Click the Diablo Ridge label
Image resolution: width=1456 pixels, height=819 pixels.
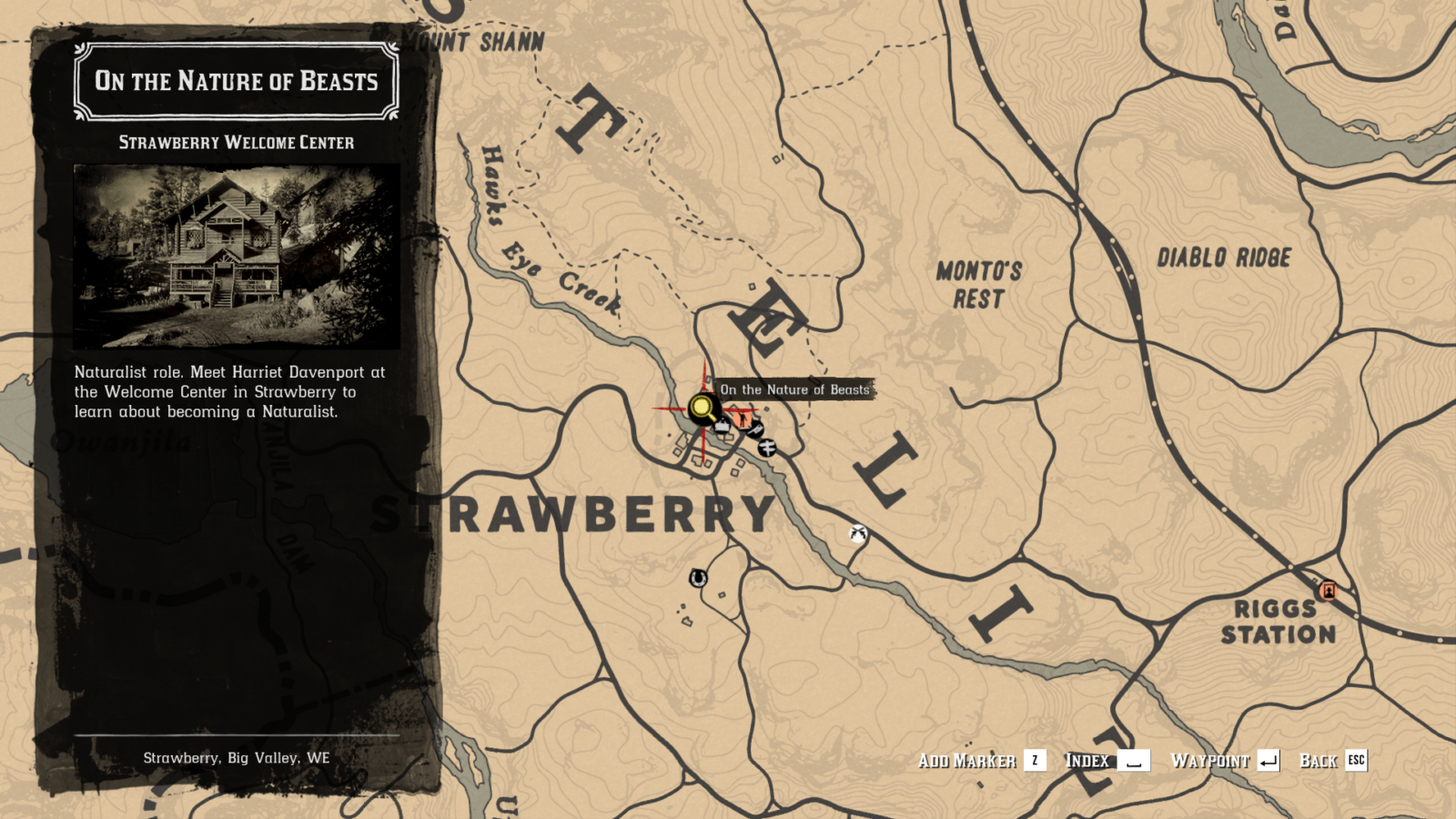[x=1224, y=257]
